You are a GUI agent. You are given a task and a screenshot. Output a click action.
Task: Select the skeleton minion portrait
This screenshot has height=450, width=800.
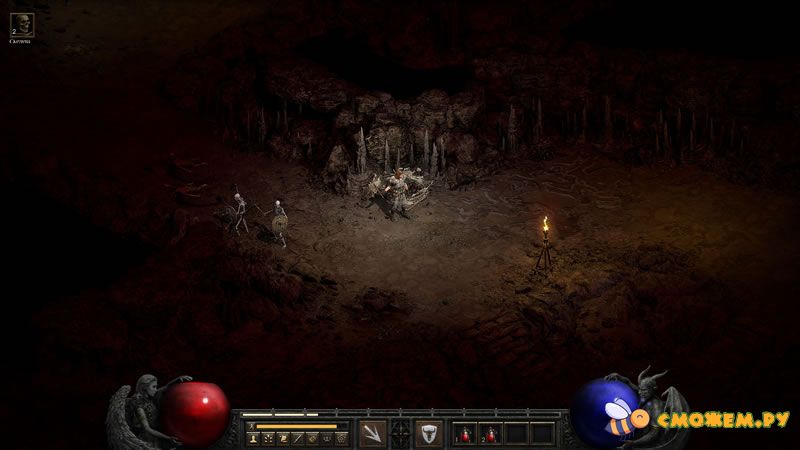pos(21,24)
